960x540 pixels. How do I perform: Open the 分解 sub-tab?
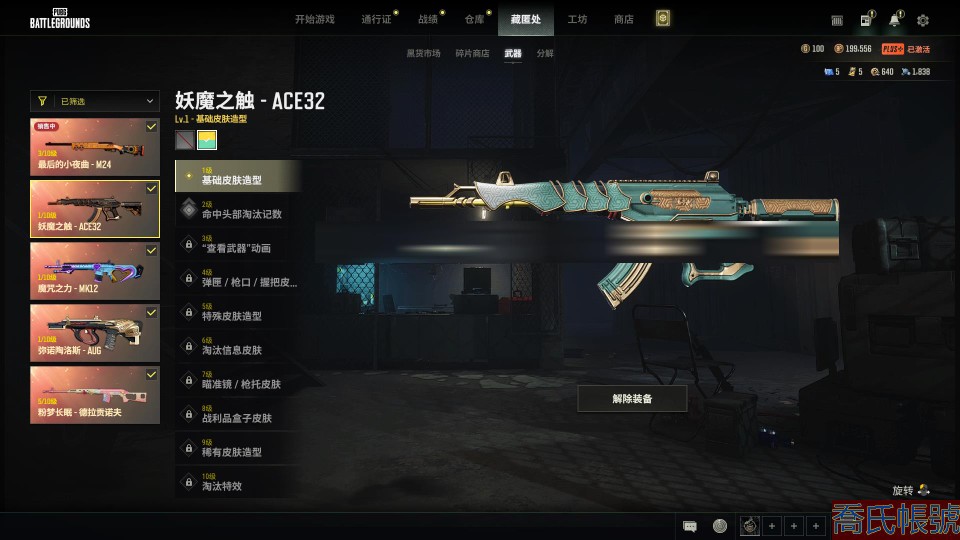545,53
